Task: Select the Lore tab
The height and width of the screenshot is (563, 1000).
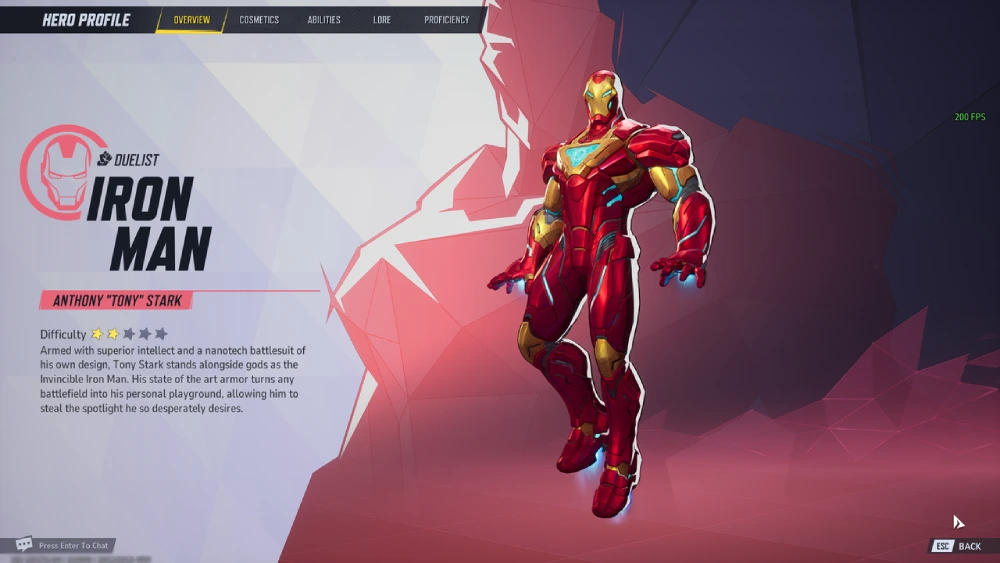Action: click(382, 20)
